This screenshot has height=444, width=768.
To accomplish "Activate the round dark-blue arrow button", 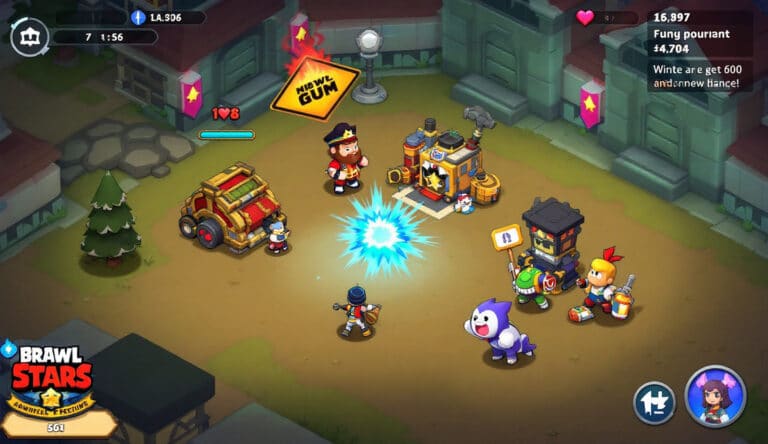I will (654, 403).
